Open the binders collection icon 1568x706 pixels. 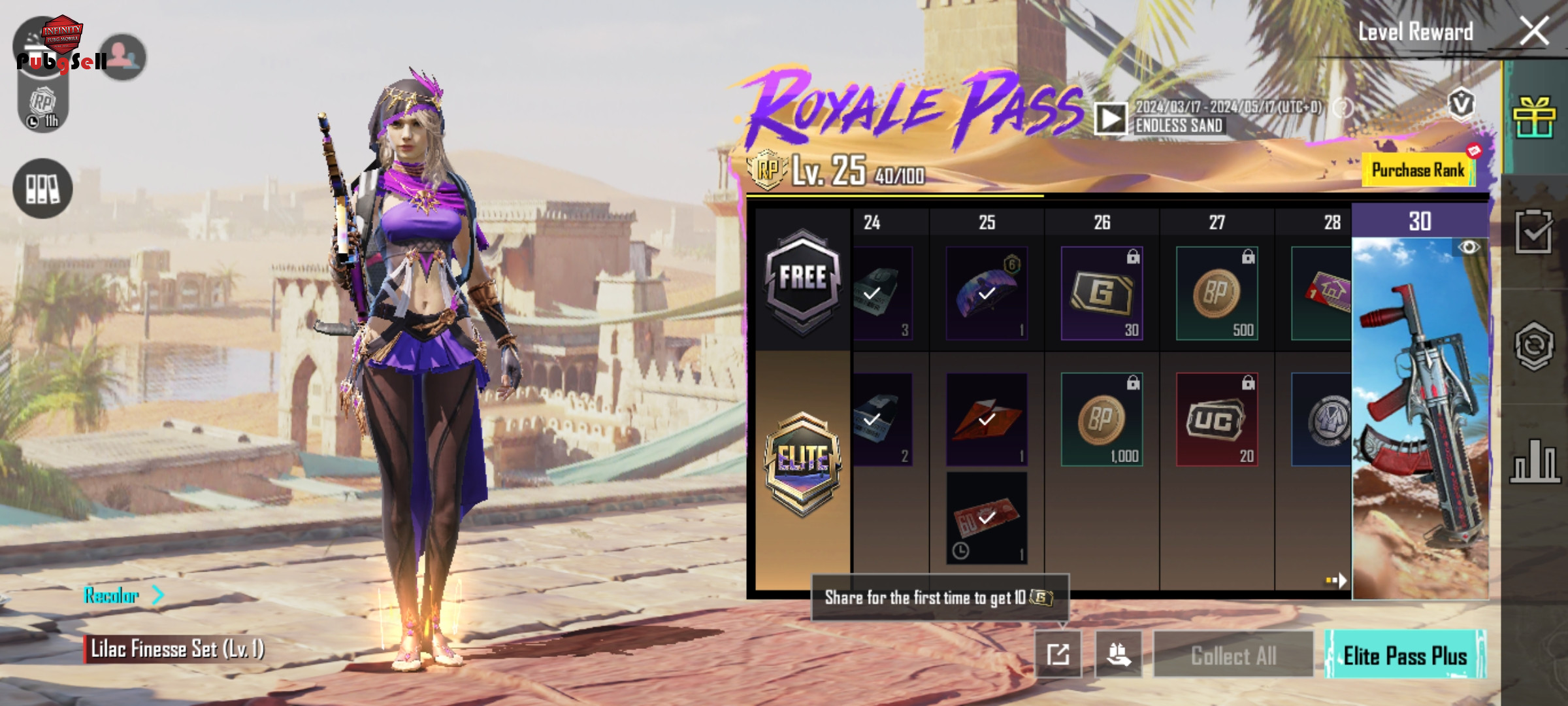tap(42, 189)
